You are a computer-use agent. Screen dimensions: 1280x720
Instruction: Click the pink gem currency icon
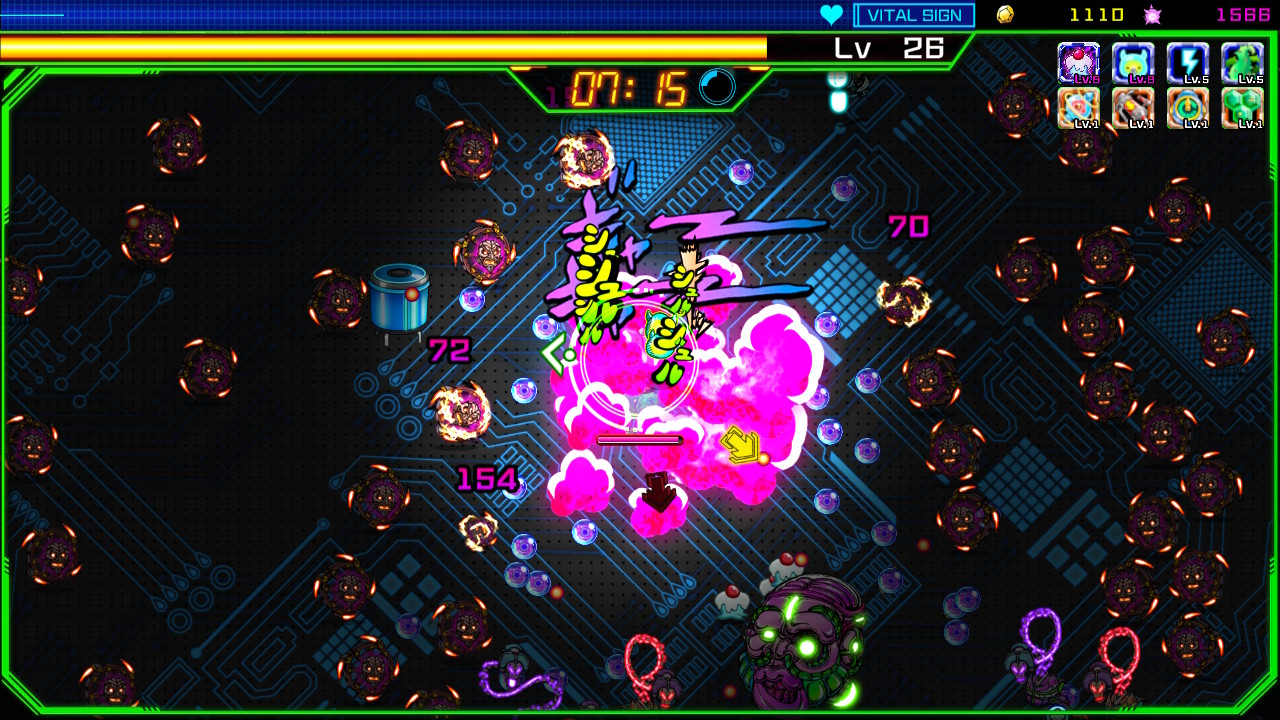pyautogui.click(x=1150, y=14)
